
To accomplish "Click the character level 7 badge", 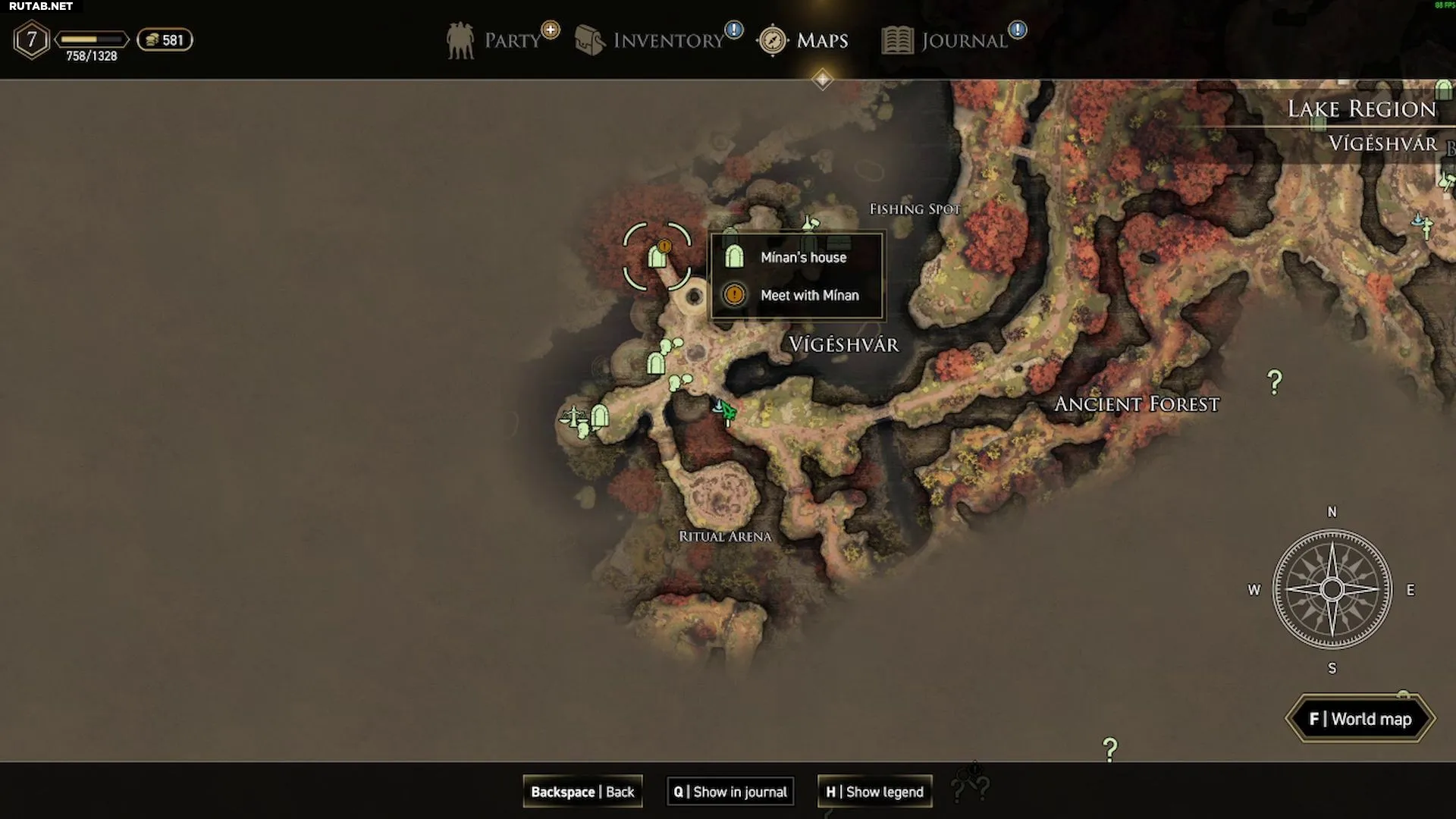I will coord(32,39).
